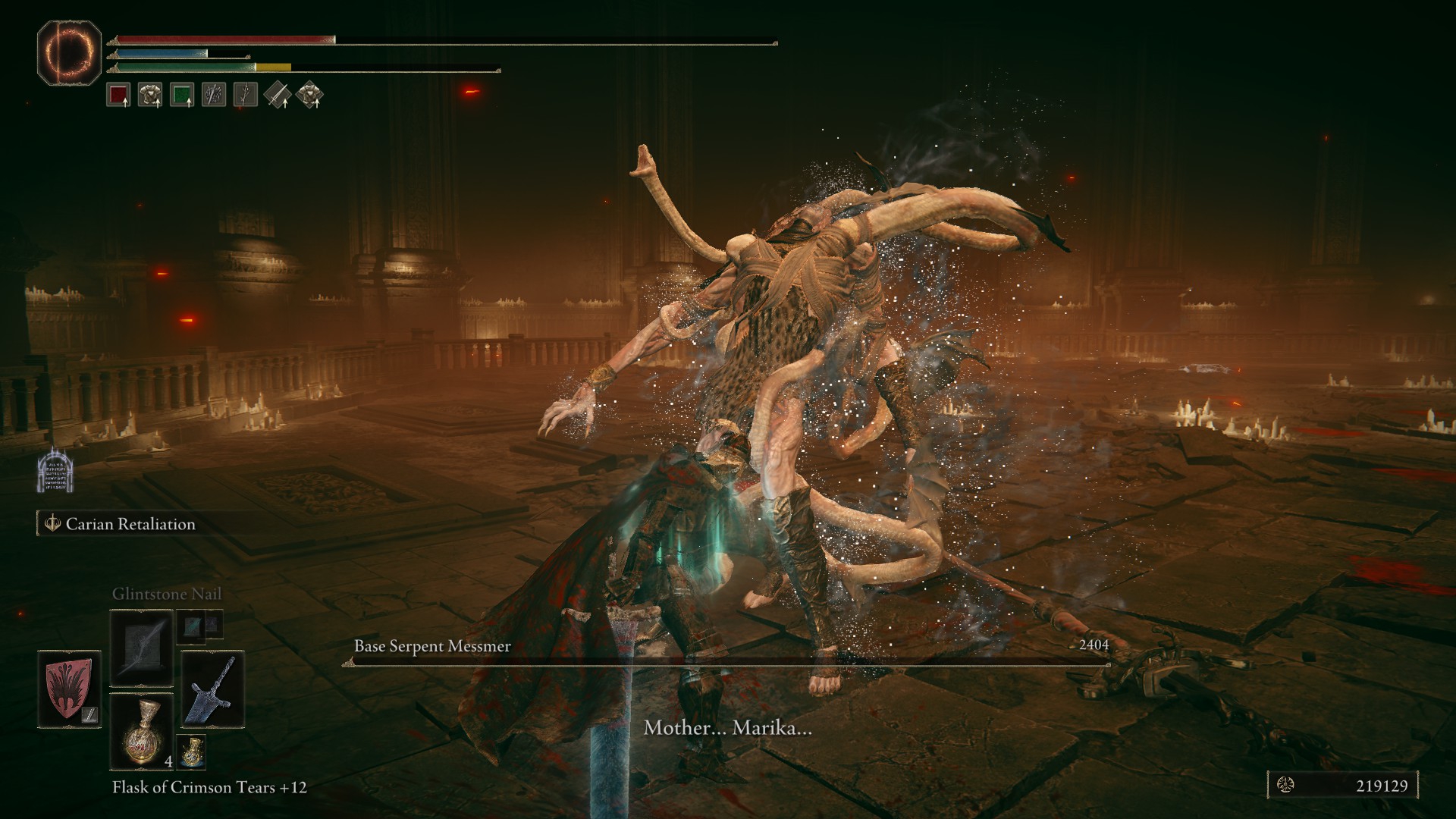Click the diamond-framed sword buff icon
This screenshot has width=1456, height=819.
278,95
